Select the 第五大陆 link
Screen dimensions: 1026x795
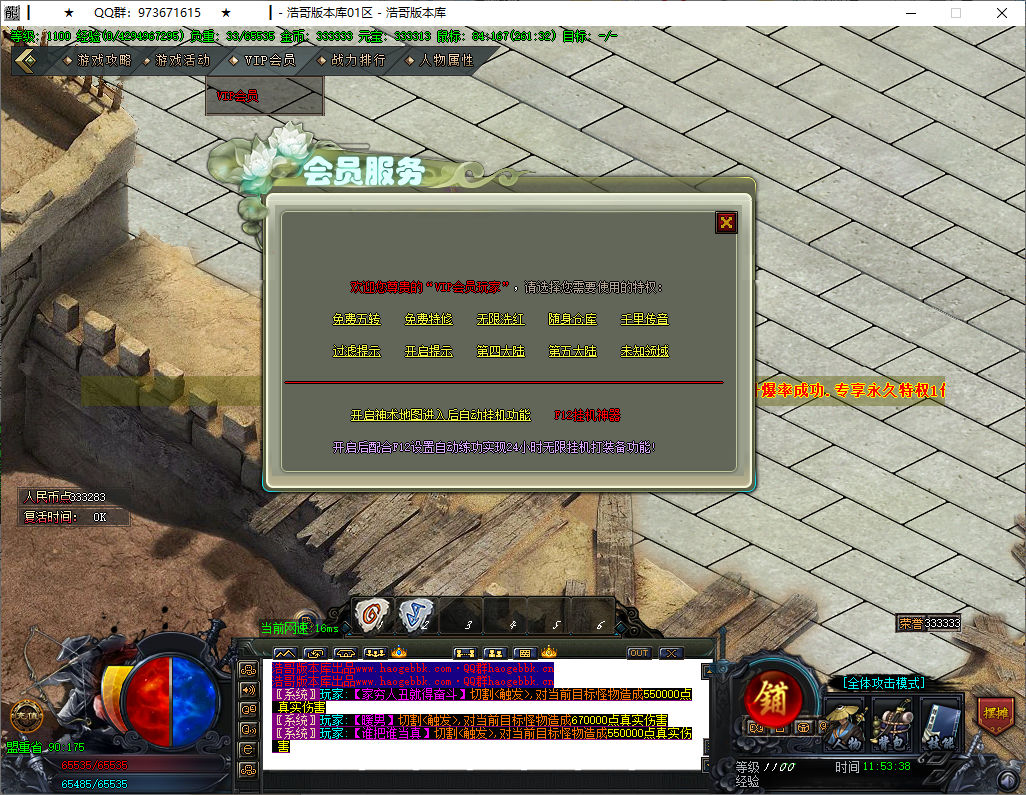572,351
